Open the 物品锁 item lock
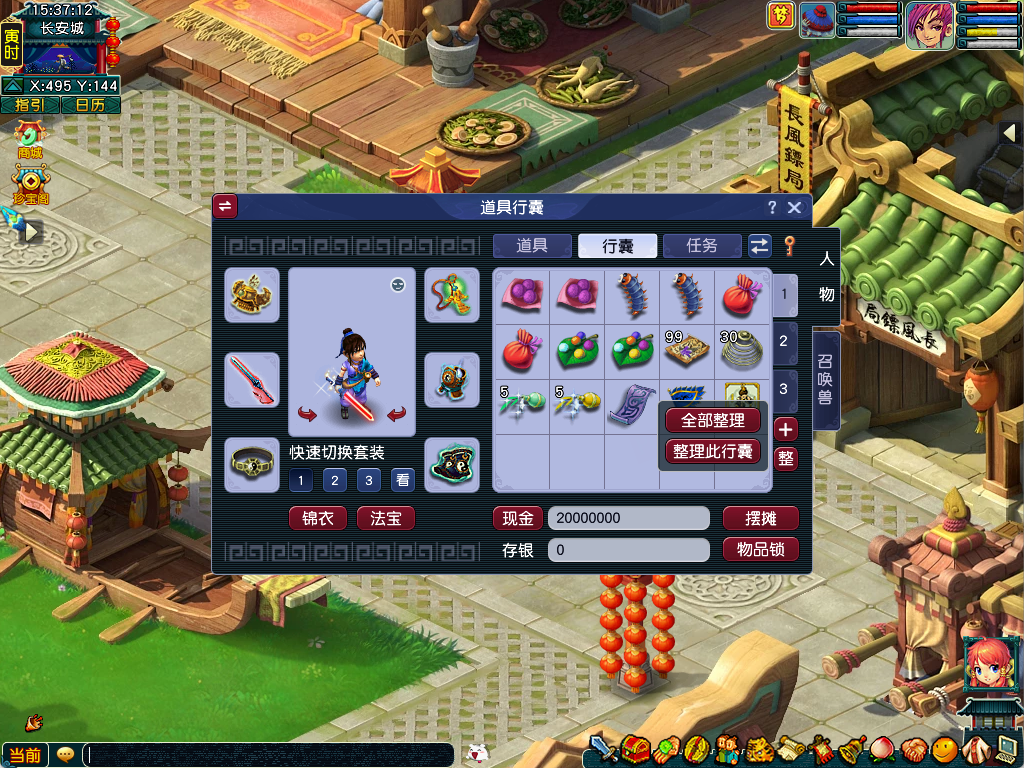The width and height of the screenshot is (1024, 768). click(760, 550)
